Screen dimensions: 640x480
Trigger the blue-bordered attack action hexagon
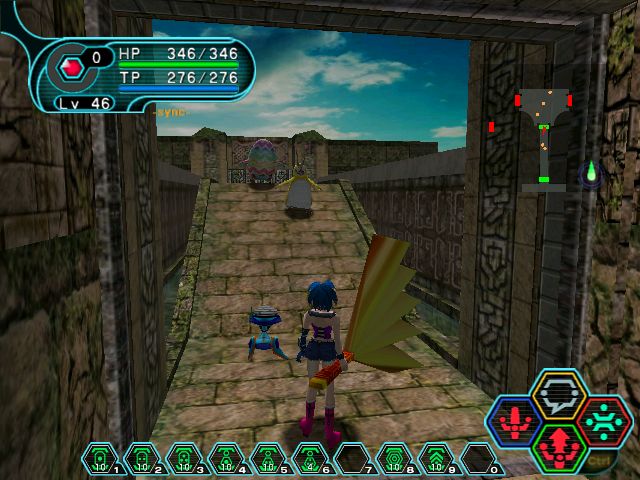(x=515, y=421)
